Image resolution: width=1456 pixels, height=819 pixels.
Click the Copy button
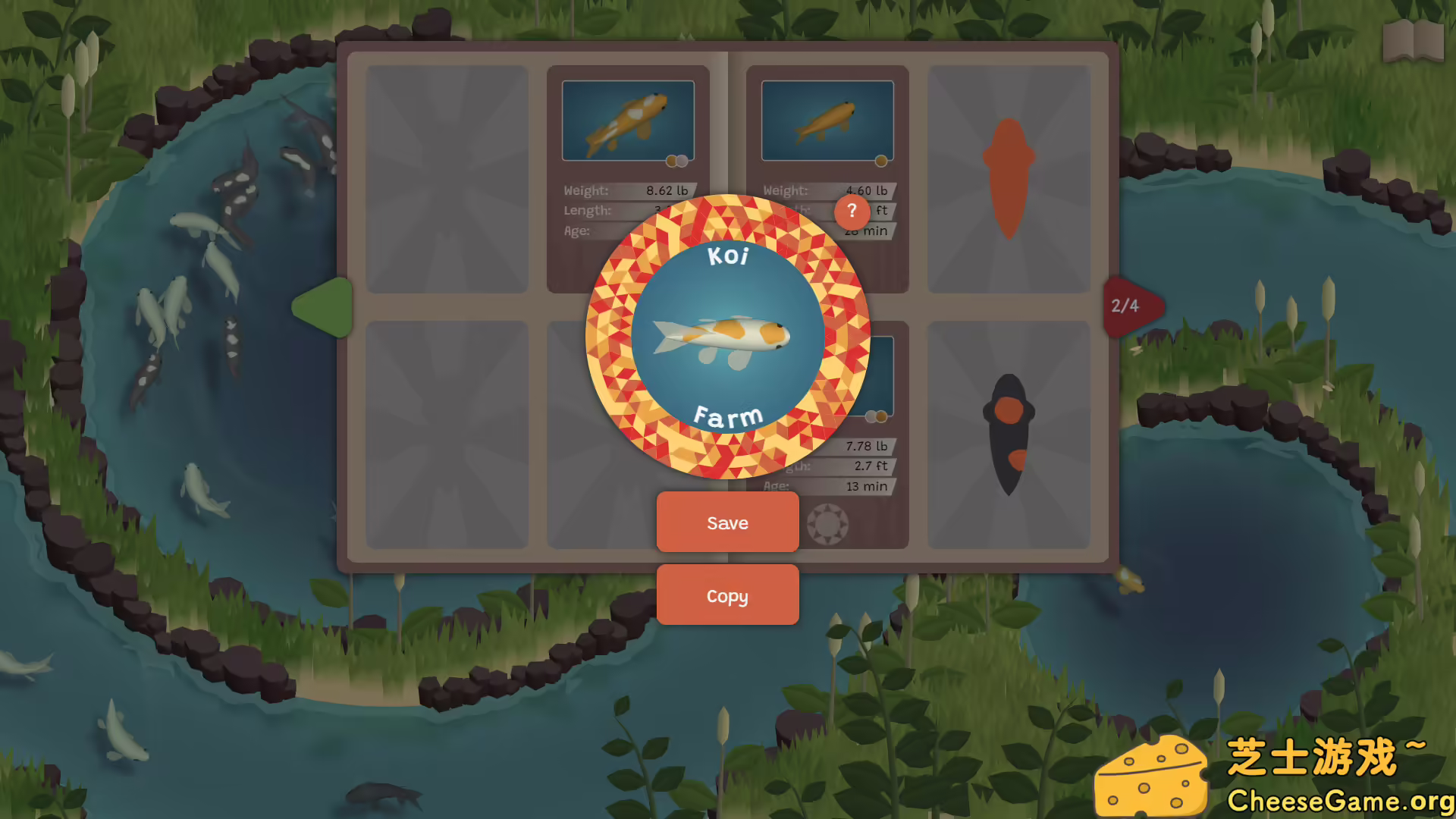tap(727, 595)
